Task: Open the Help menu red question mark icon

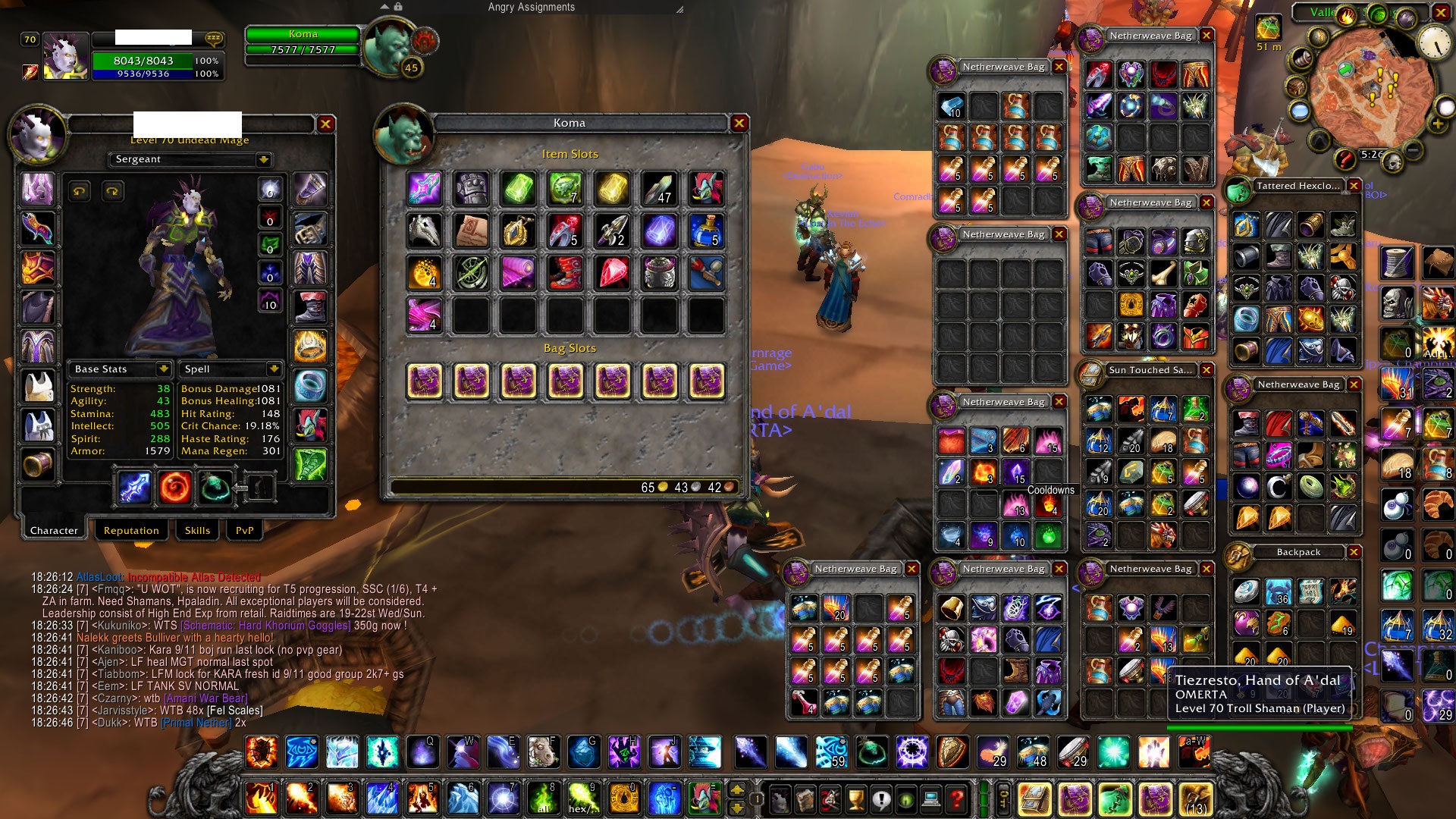Action: (955, 799)
